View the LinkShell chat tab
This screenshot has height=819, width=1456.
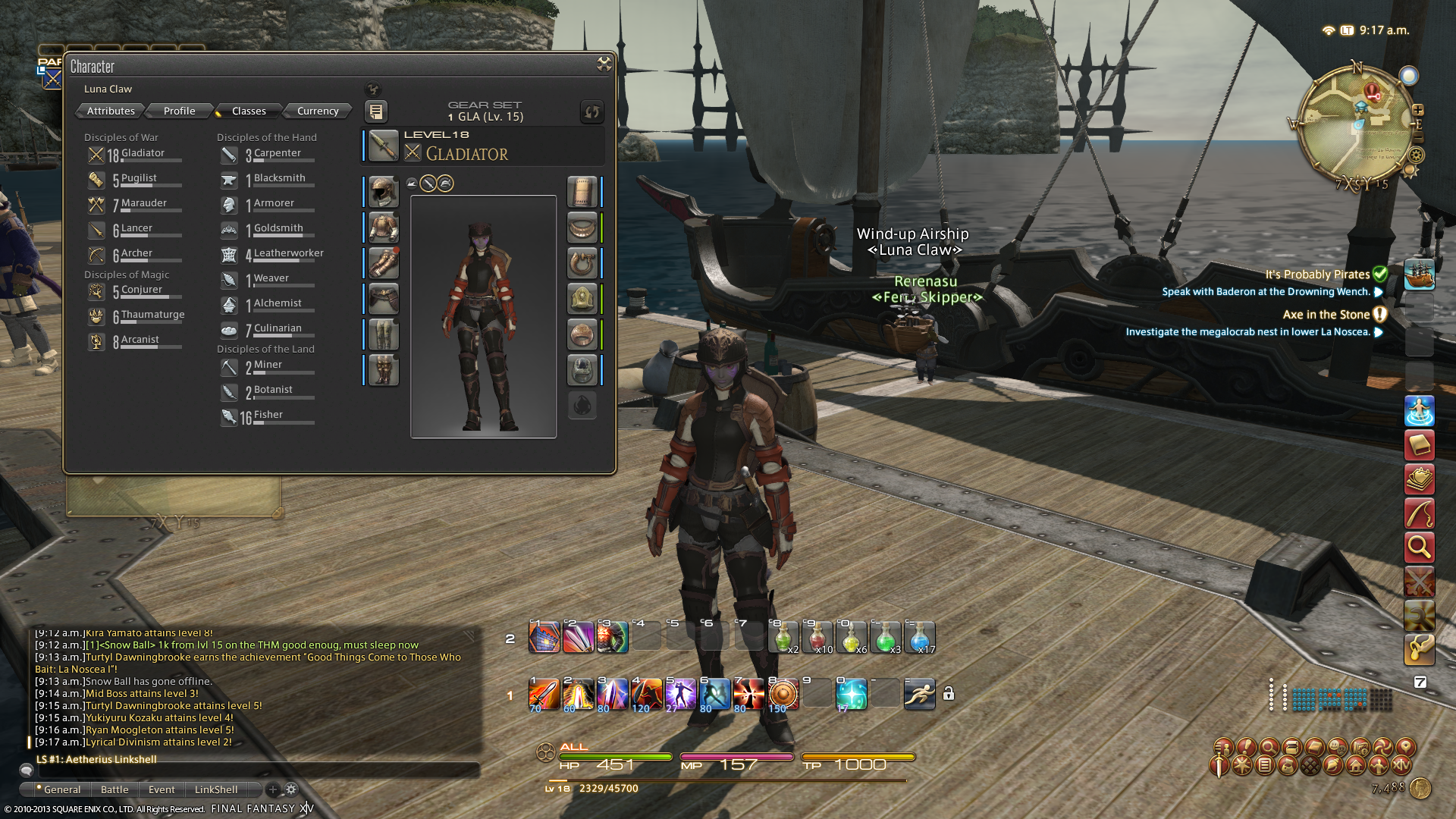(215, 789)
